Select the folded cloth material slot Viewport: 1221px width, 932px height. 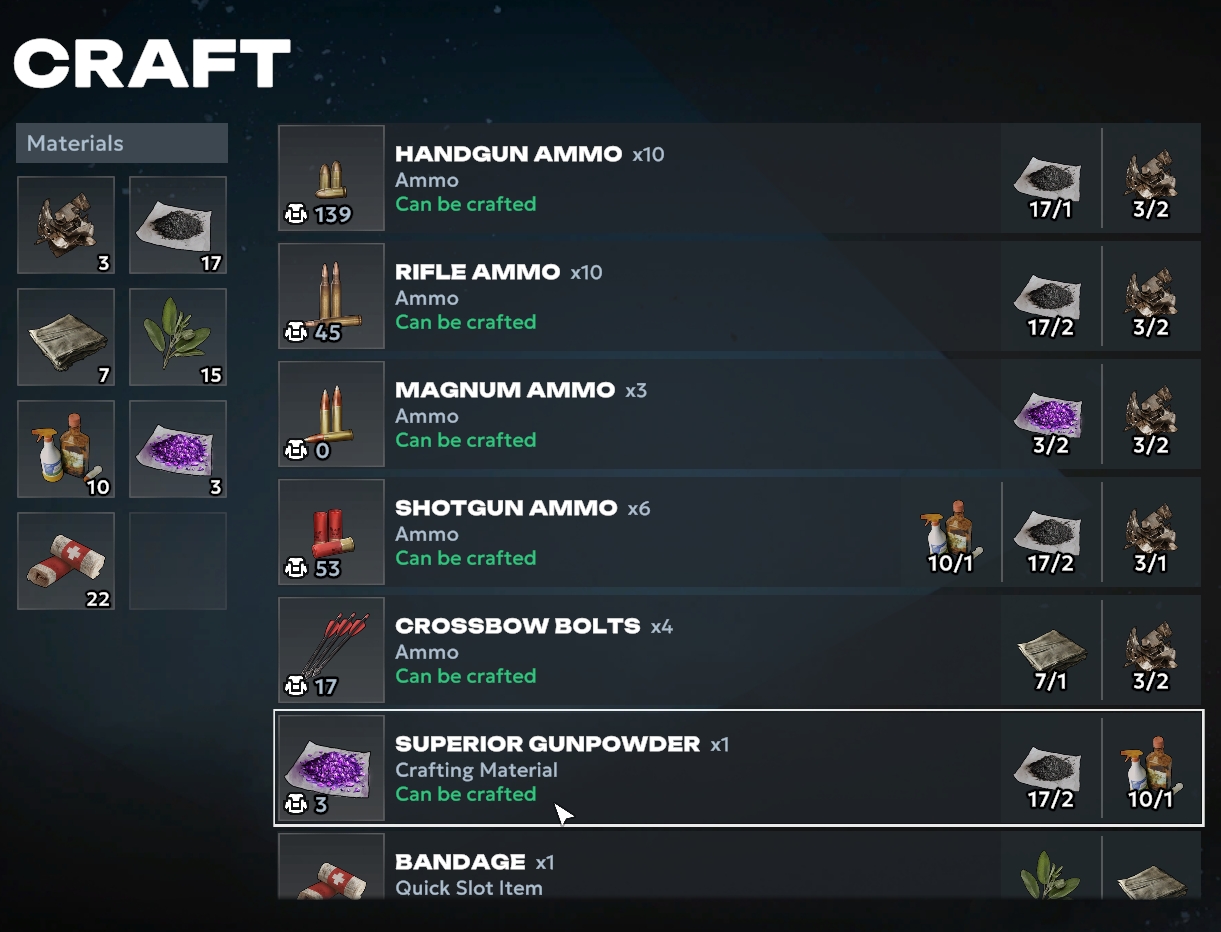pyautogui.click(x=66, y=337)
